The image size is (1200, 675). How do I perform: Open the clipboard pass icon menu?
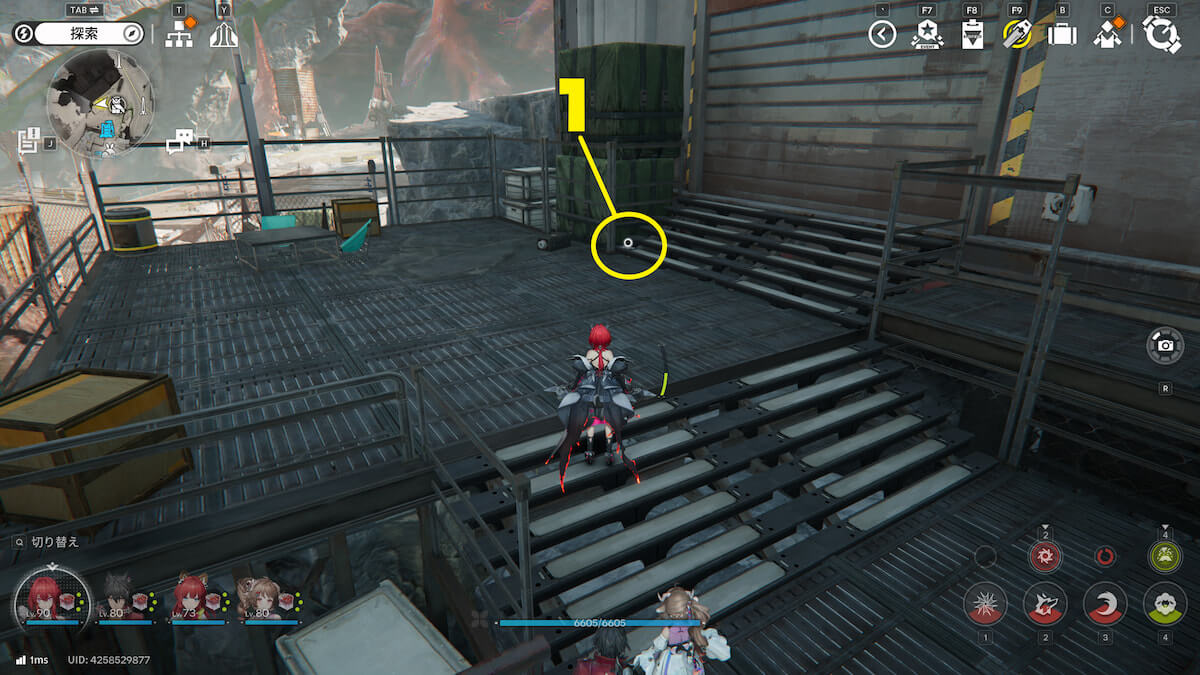[971, 36]
